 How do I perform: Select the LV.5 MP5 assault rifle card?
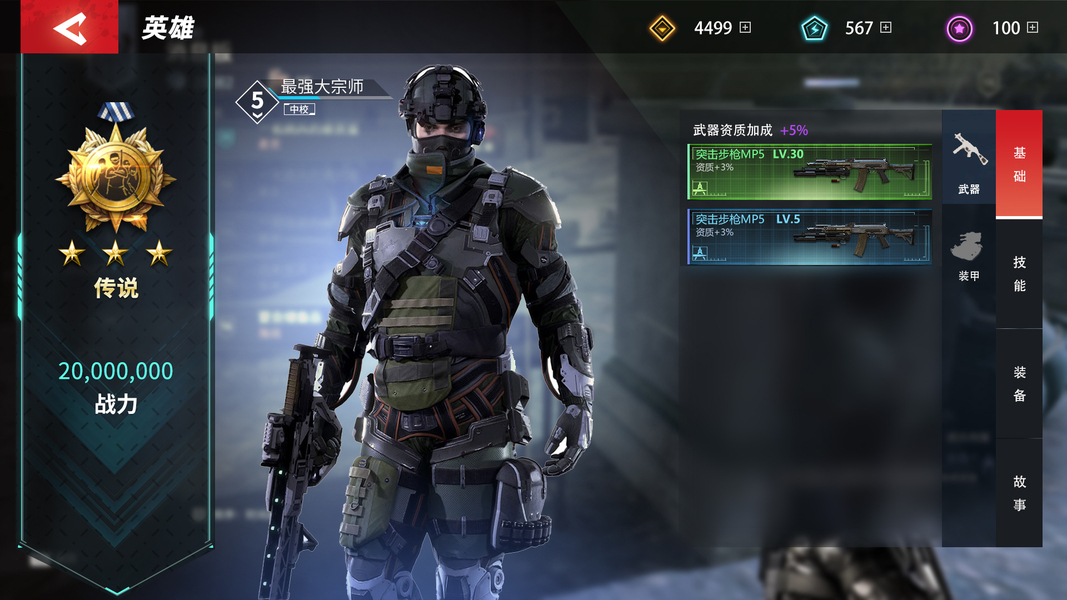pyautogui.click(x=809, y=236)
